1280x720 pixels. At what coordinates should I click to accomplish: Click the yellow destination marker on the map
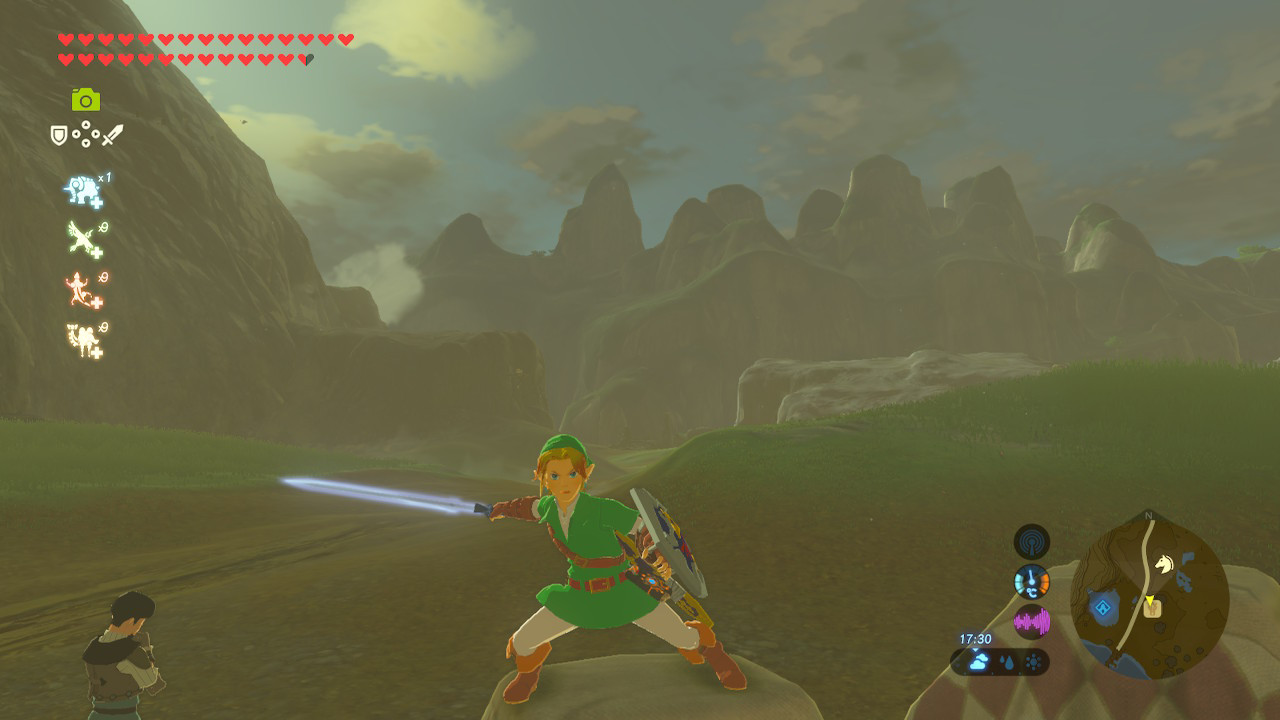click(x=1150, y=599)
